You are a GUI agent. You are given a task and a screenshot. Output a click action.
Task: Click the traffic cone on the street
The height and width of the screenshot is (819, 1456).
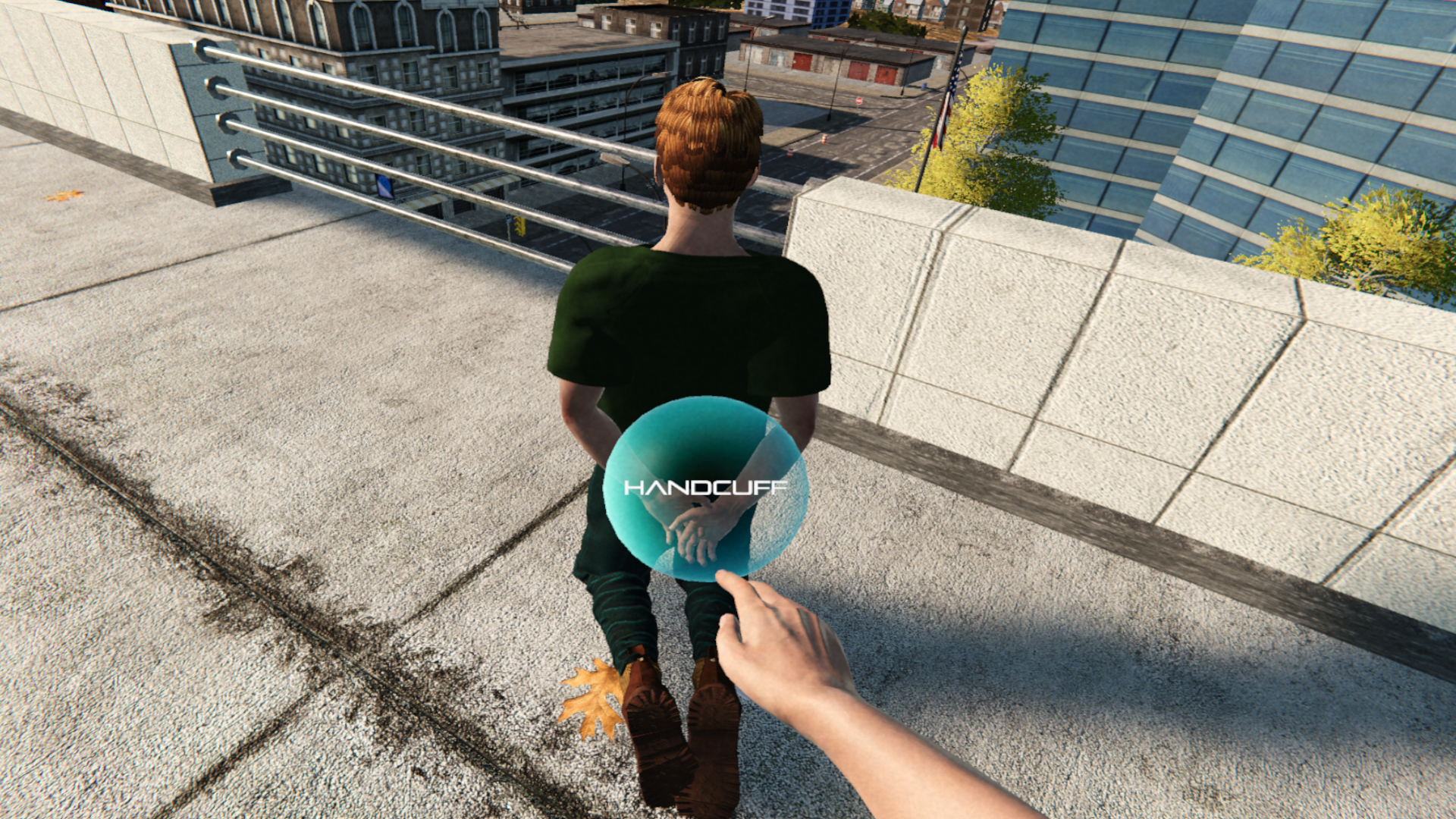click(824, 139)
